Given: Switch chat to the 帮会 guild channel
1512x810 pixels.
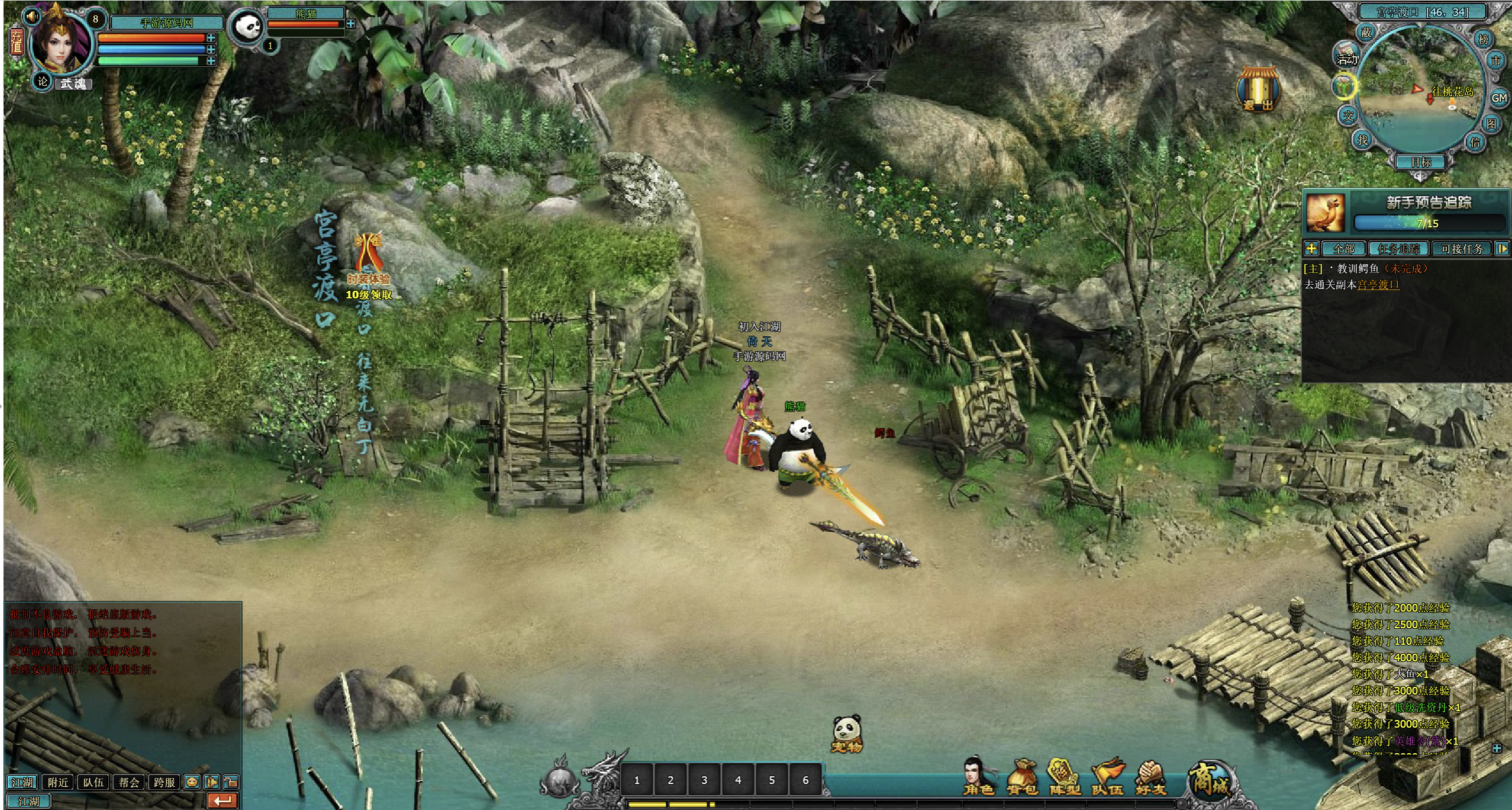Looking at the screenshot, I should (129, 782).
